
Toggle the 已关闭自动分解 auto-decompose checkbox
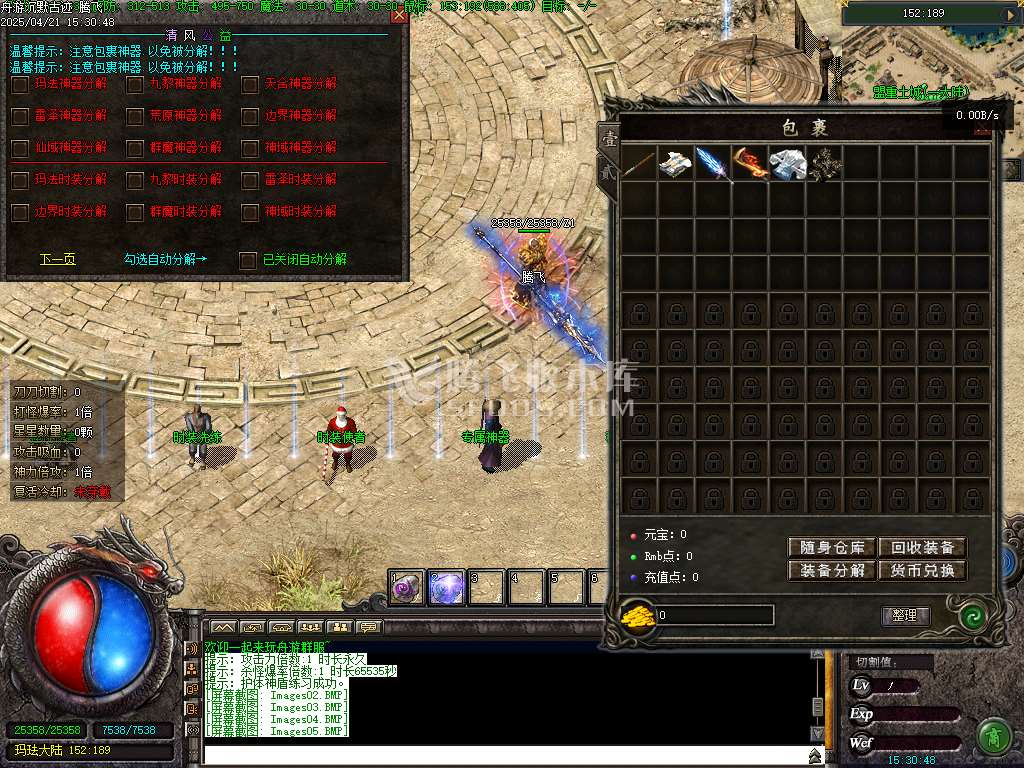[x=248, y=260]
